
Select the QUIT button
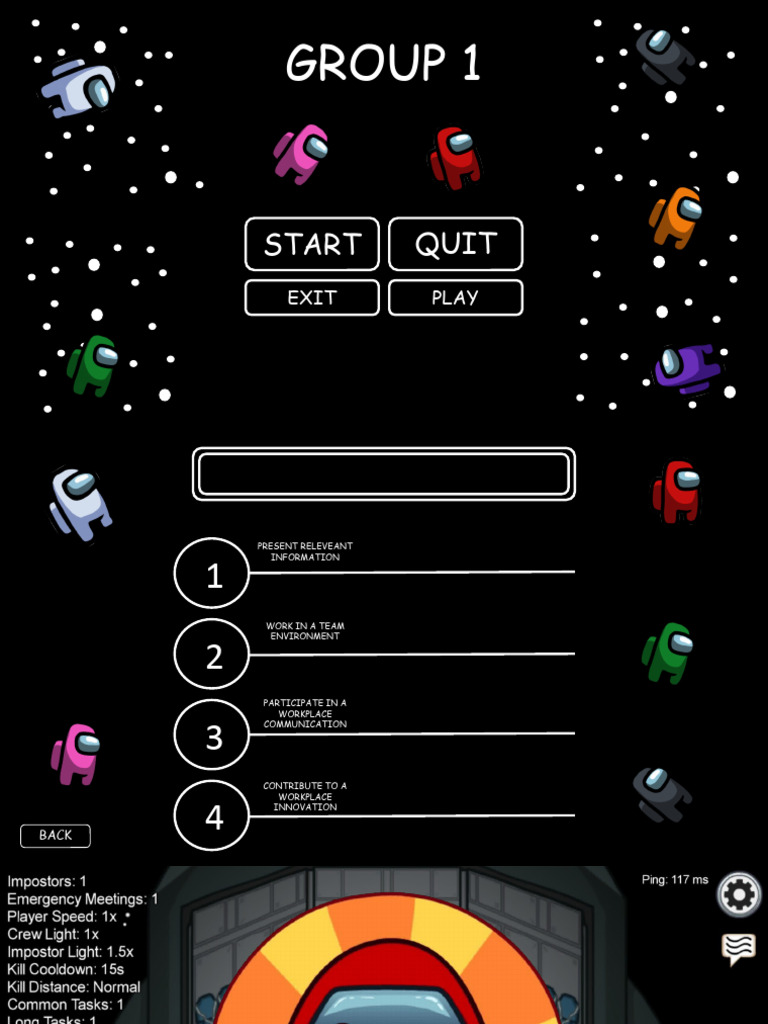pyautogui.click(x=455, y=244)
